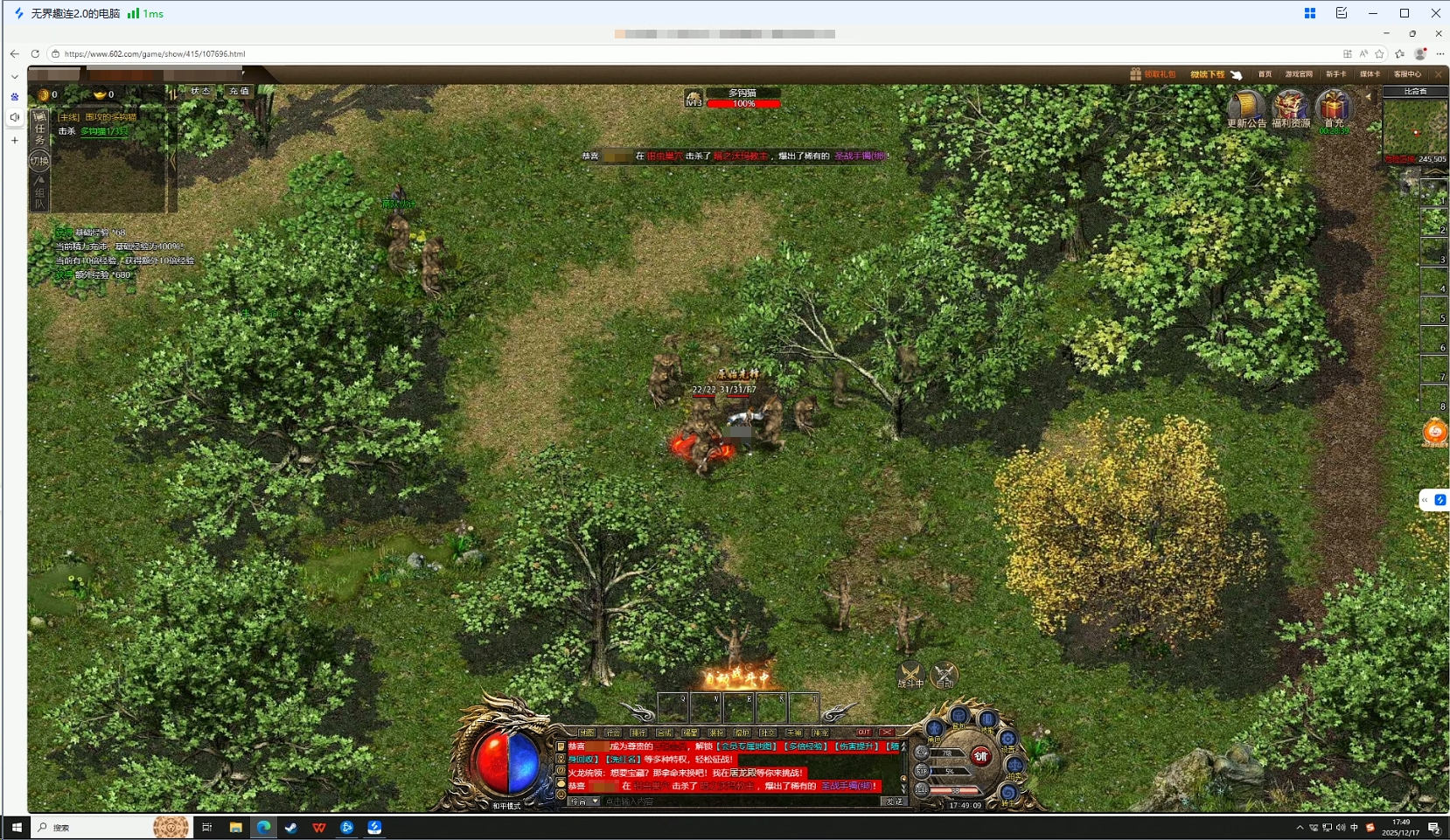Open the 角色 character icon
The image size is (1450, 840).
click(935, 730)
